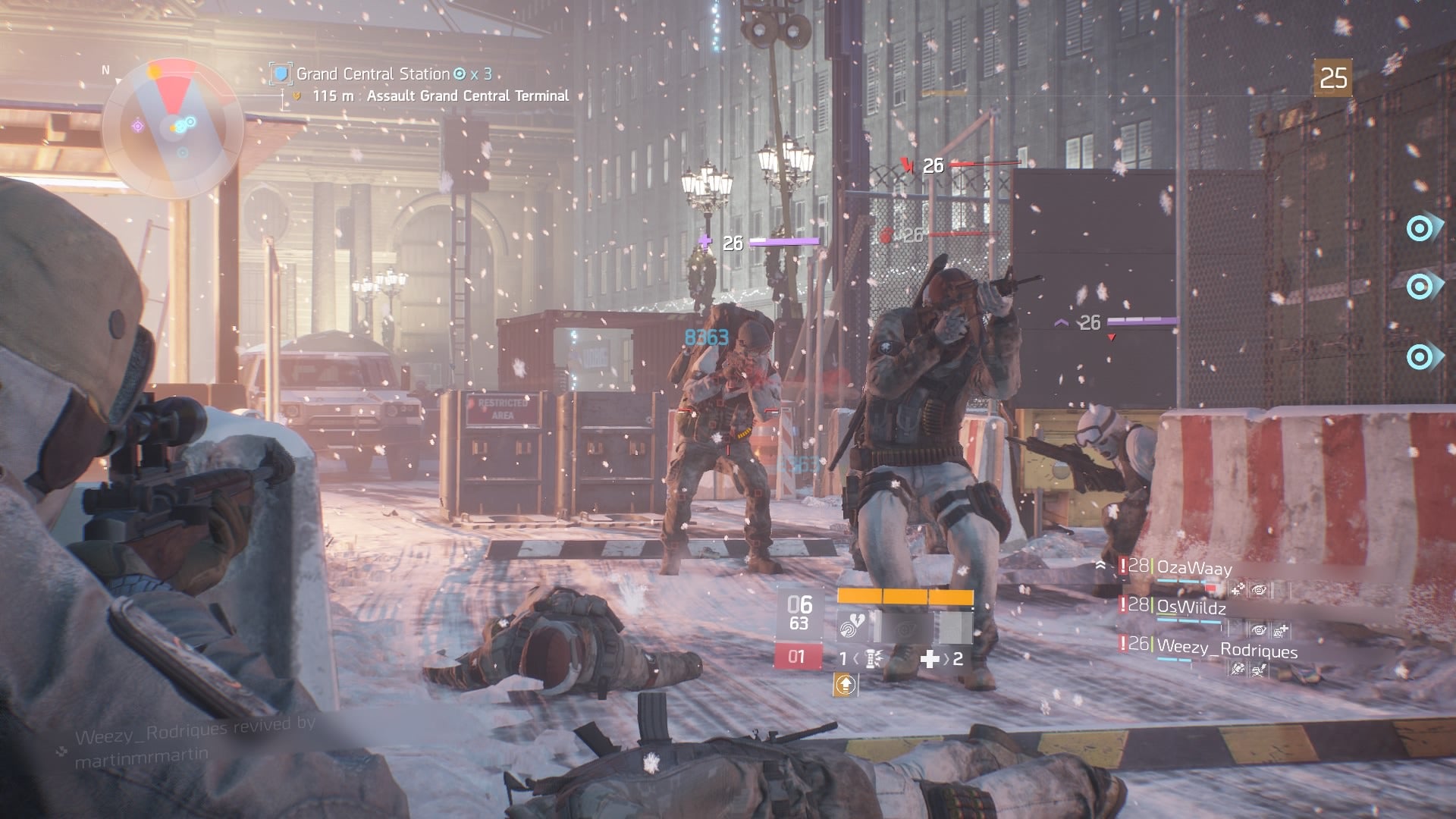Select the player name Weezy_Rodriques
The width and height of the screenshot is (1456, 819).
[1228, 651]
